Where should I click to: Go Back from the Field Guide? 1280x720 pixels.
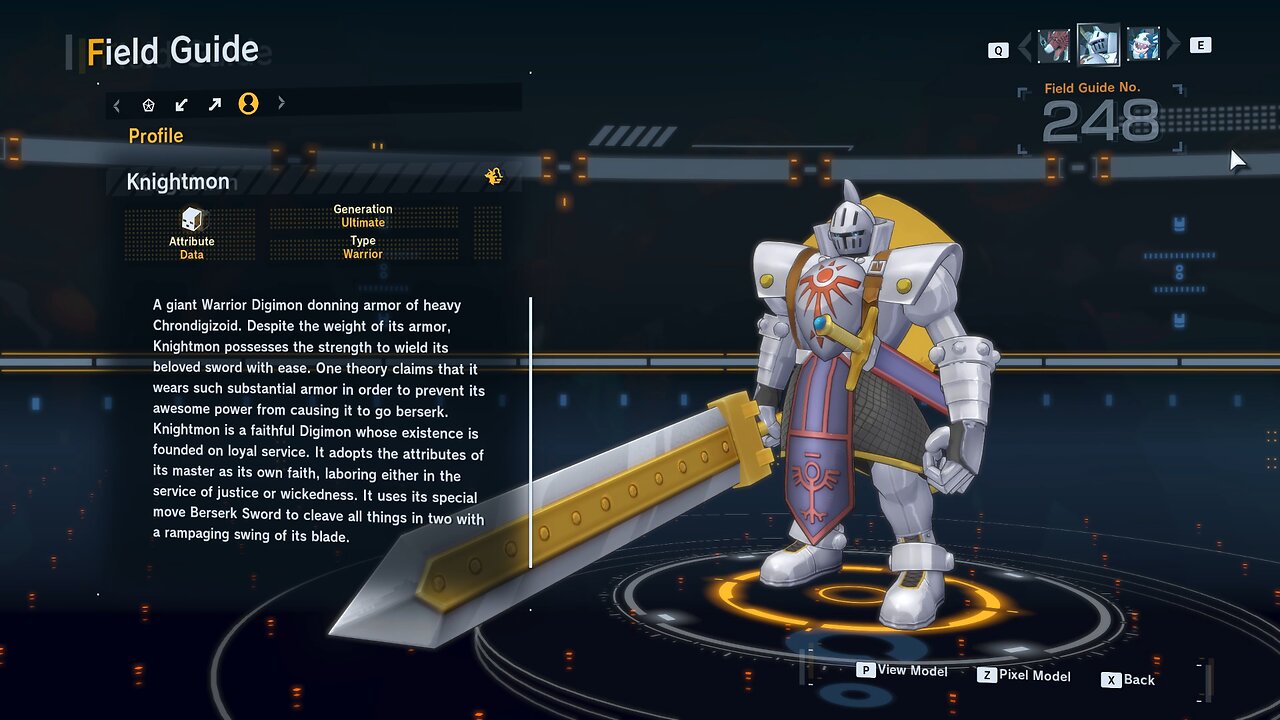coord(1129,680)
